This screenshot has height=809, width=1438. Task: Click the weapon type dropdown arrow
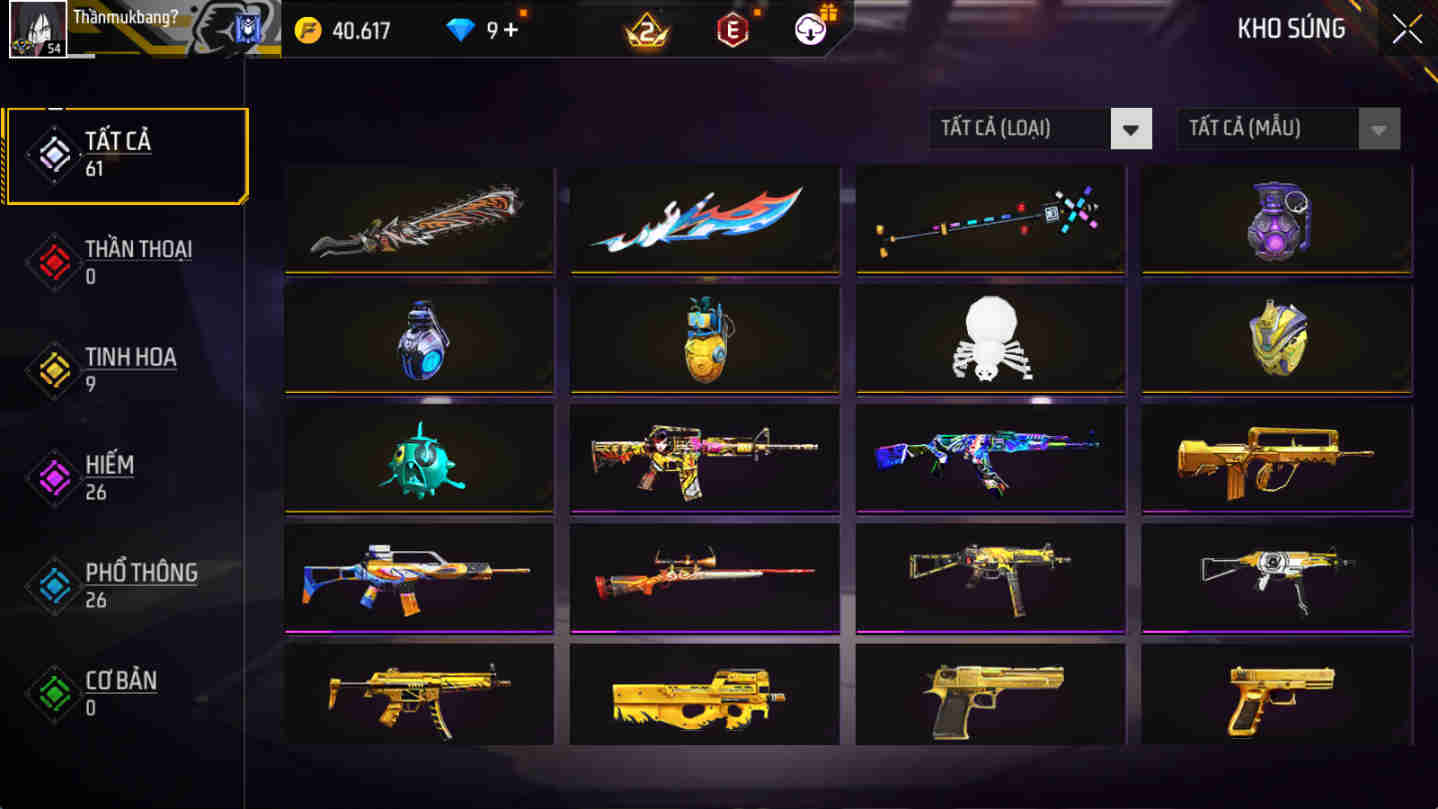click(x=1131, y=128)
